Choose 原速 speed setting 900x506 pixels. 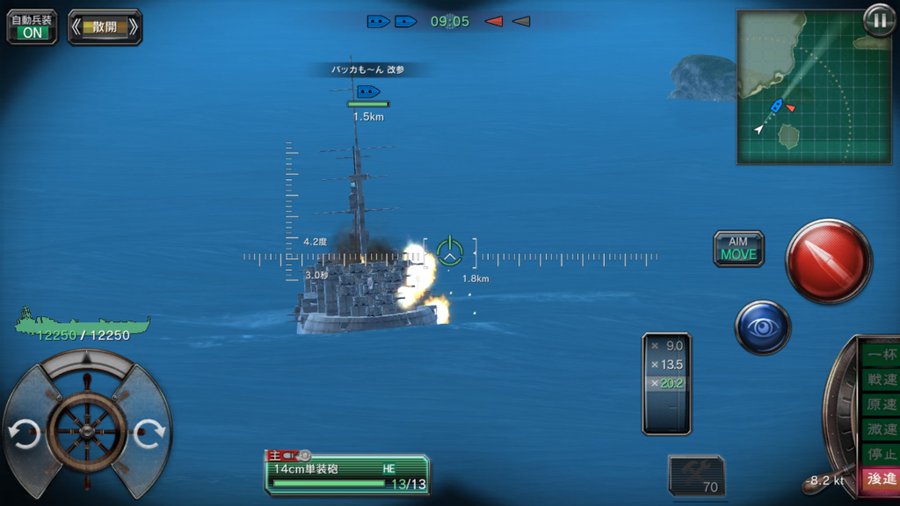pos(881,404)
